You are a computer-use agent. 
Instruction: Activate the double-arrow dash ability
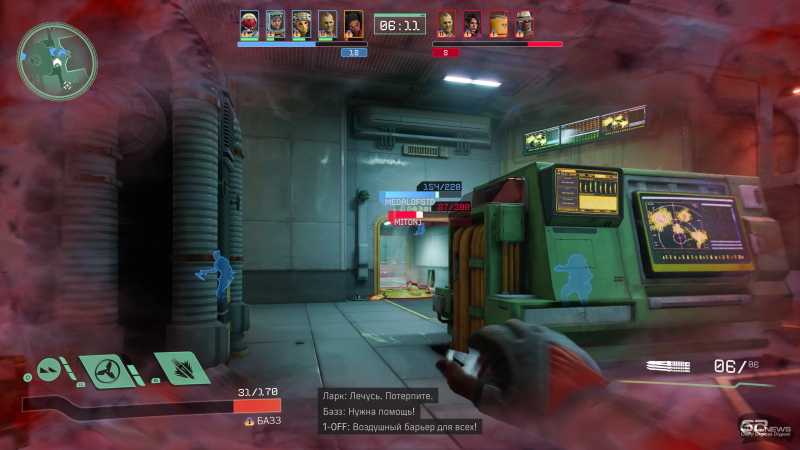pos(50,370)
